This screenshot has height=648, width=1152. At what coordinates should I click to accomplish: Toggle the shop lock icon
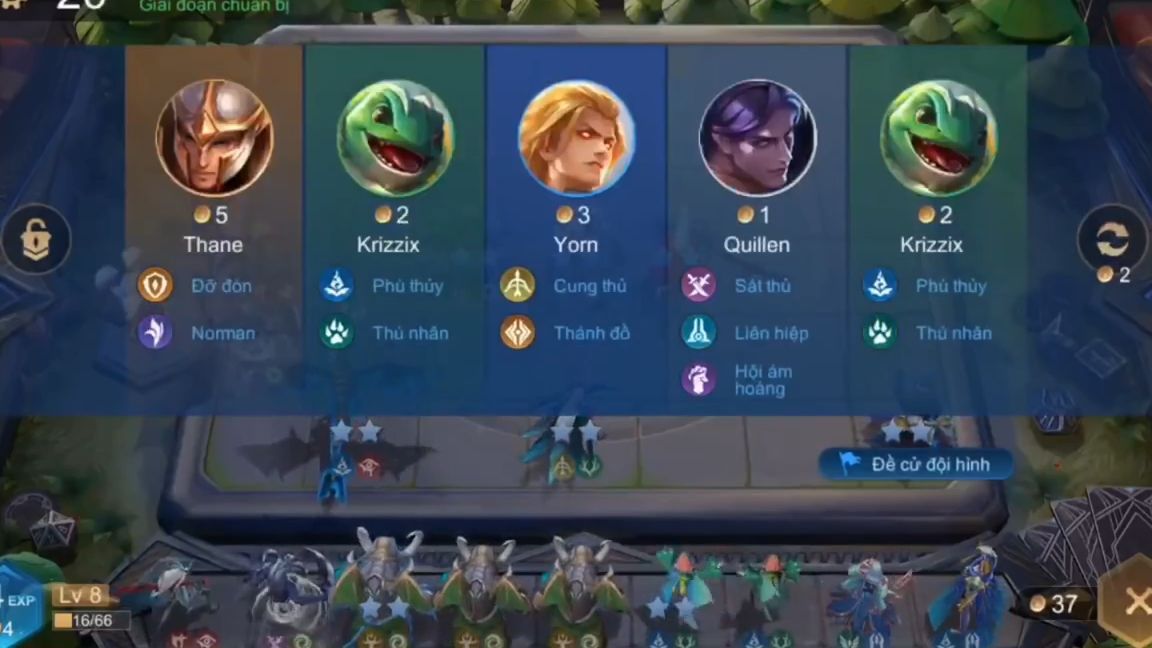[36, 239]
